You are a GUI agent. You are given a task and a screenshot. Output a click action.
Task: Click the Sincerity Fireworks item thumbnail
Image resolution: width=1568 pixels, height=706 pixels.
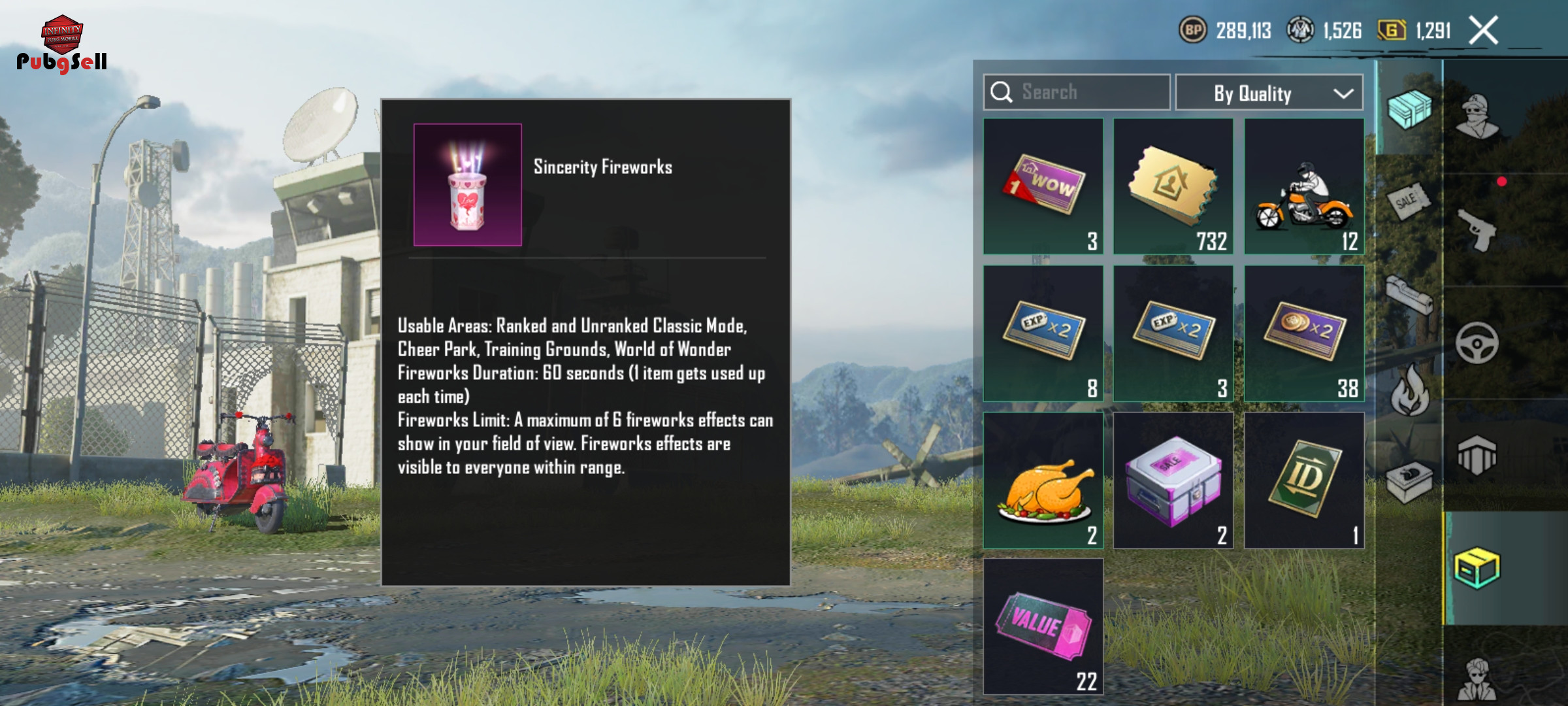(x=468, y=185)
